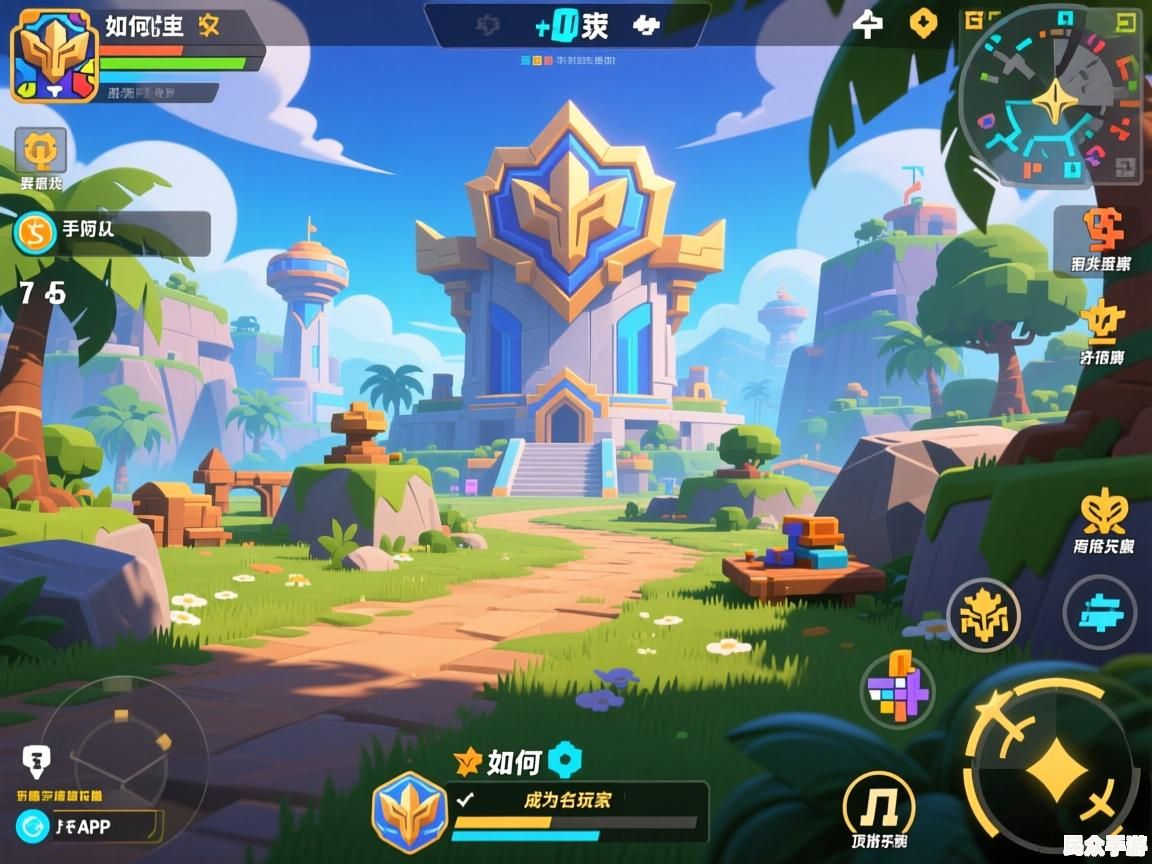This screenshot has height=864, width=1152.
Task: Click the gold diamond marker icon
Action: 922,23
